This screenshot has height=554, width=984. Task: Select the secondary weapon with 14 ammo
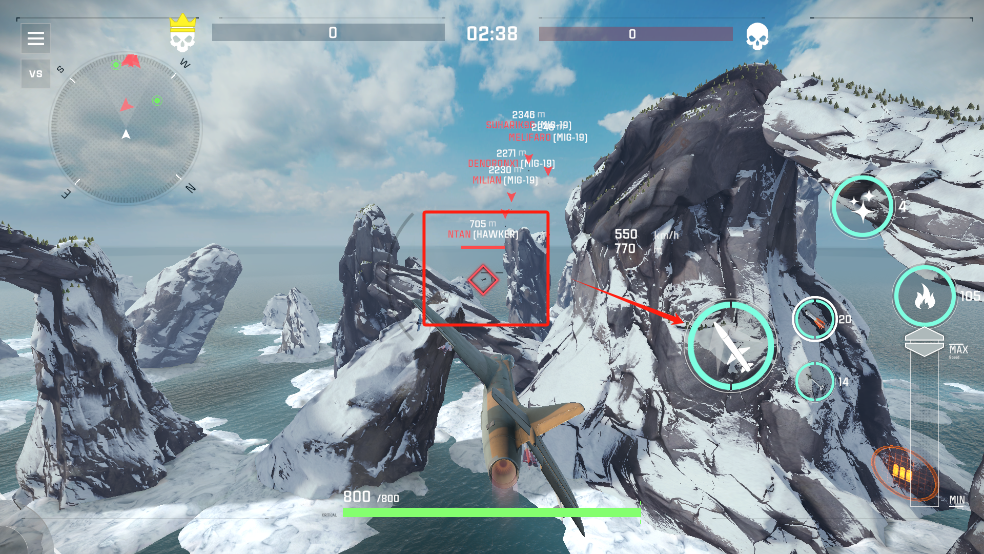(815, 382)
